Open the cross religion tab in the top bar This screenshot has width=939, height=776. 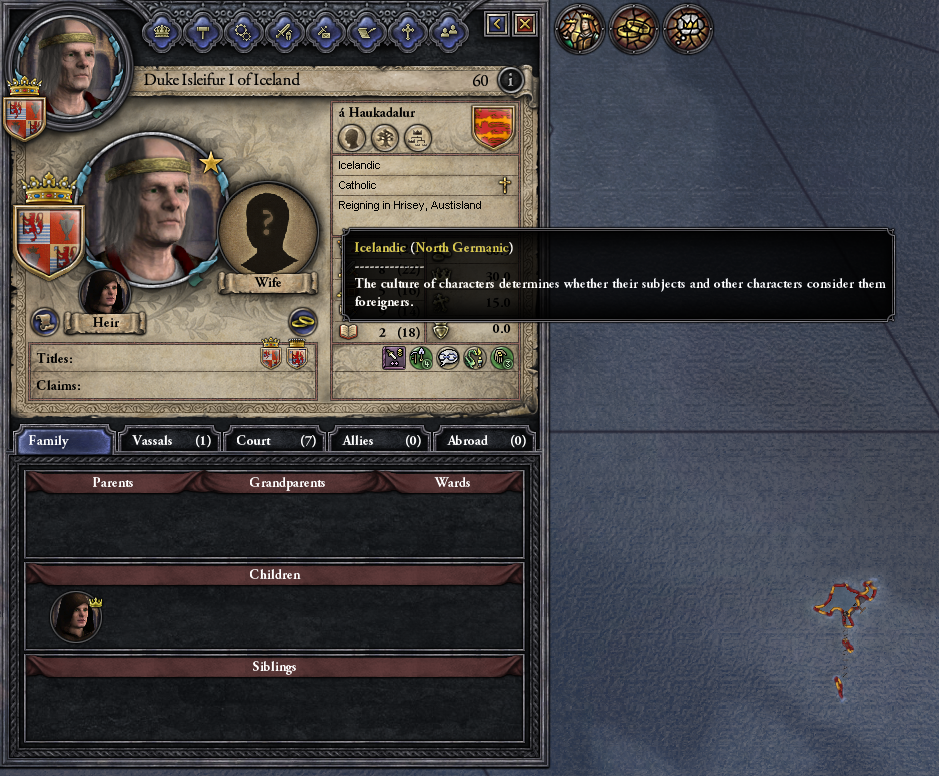[x=407, y=30]
